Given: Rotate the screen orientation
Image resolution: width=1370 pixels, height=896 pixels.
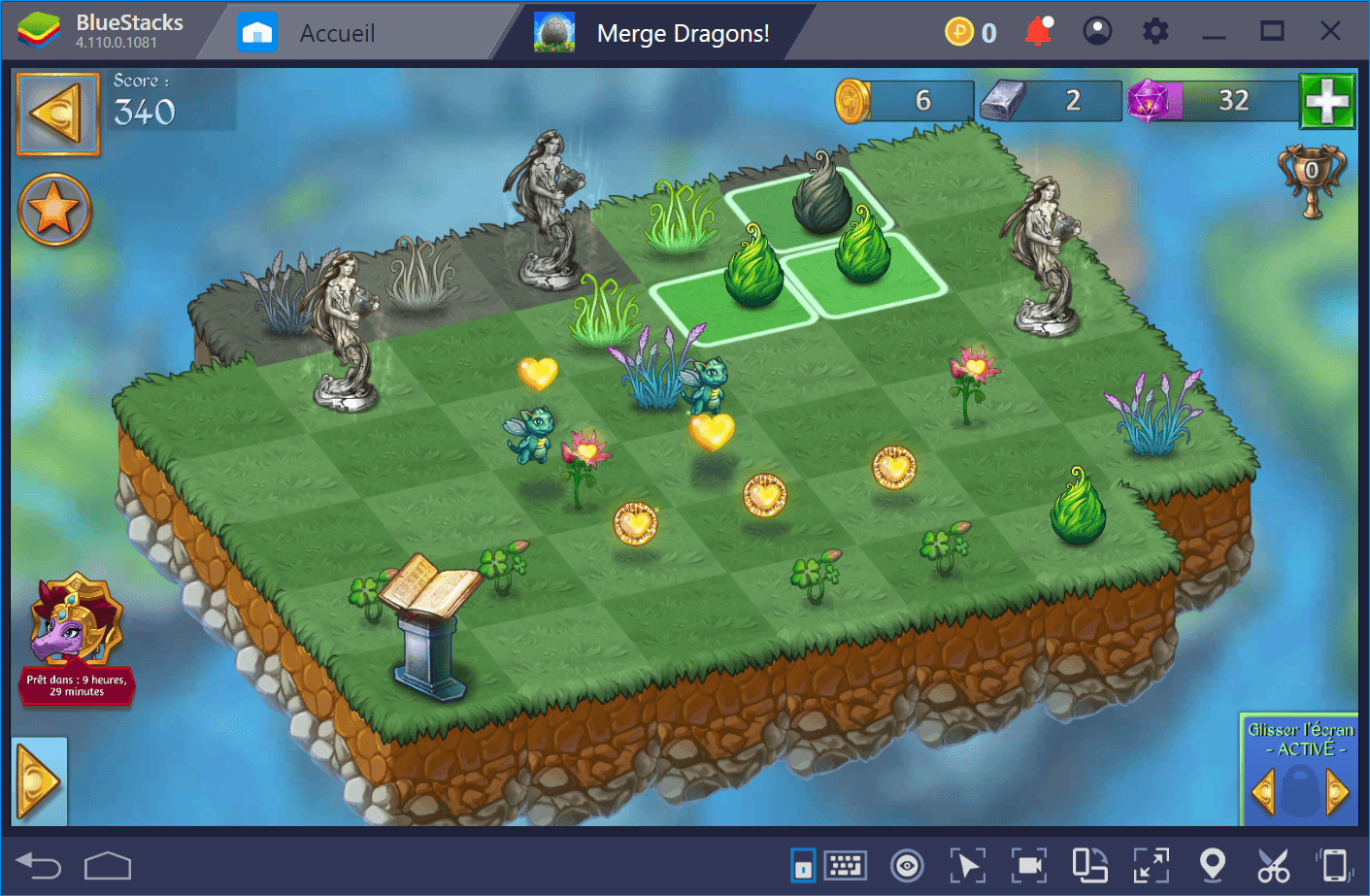Looking at the screenshot, I should pyautogui.click(x=1088, y=864).
